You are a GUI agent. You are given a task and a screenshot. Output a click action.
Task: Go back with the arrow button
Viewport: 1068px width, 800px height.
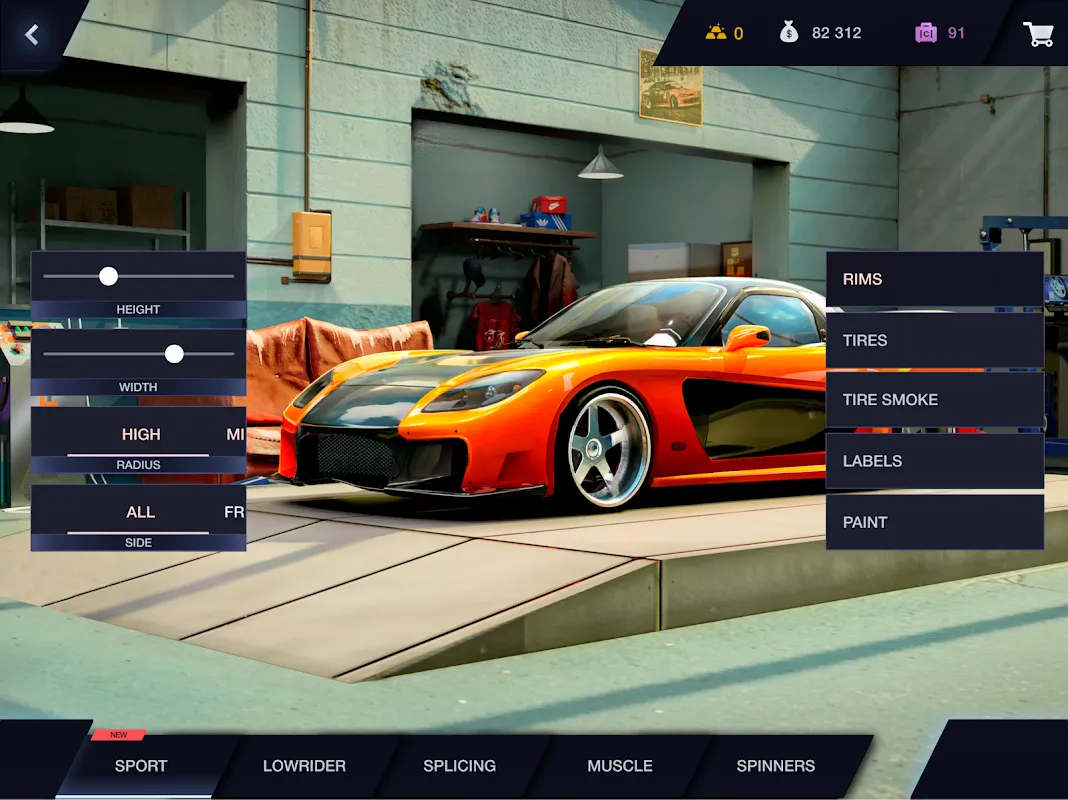[32, 35]
